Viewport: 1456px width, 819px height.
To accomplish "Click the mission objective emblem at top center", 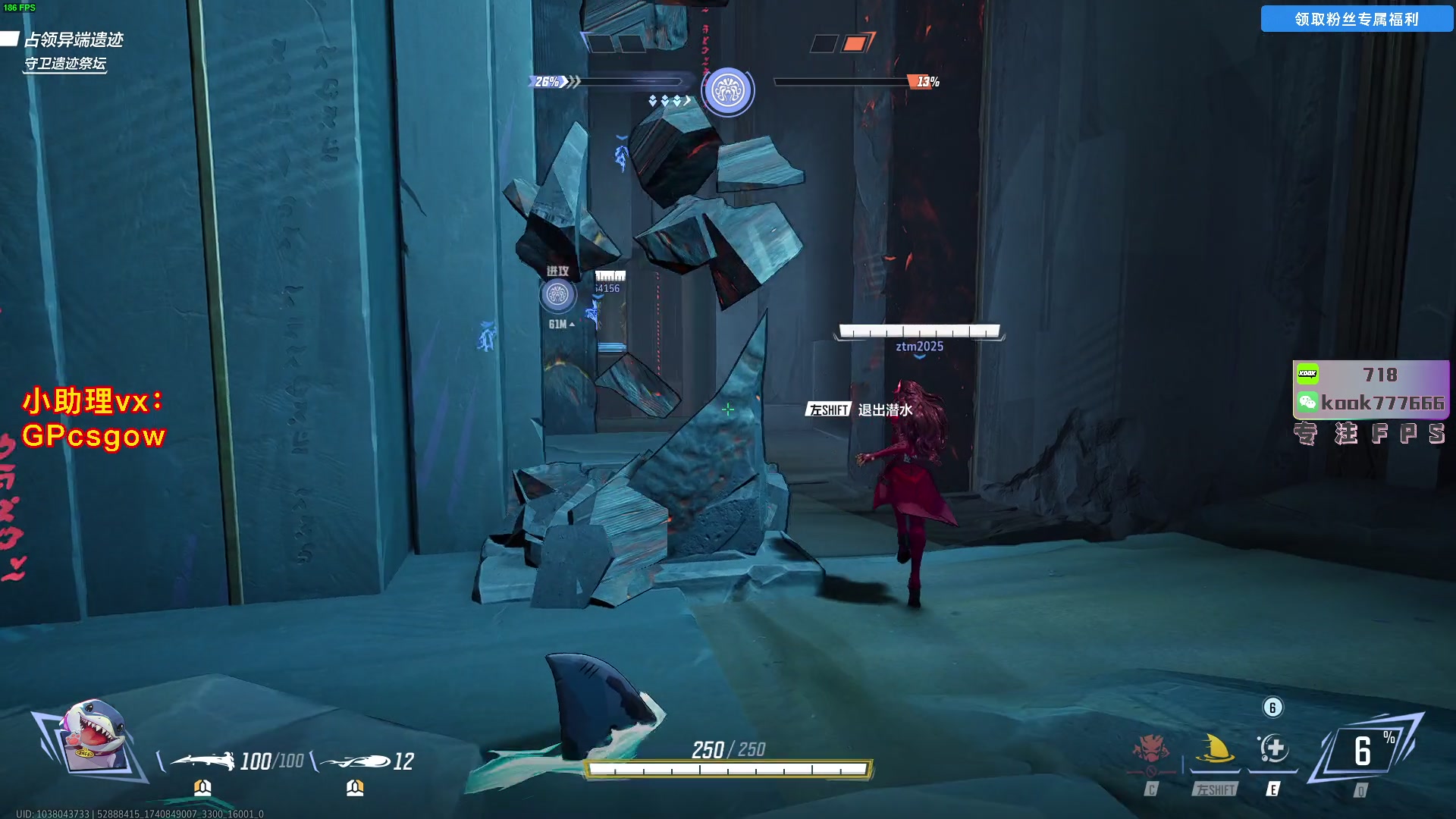I will click(727, 91).
